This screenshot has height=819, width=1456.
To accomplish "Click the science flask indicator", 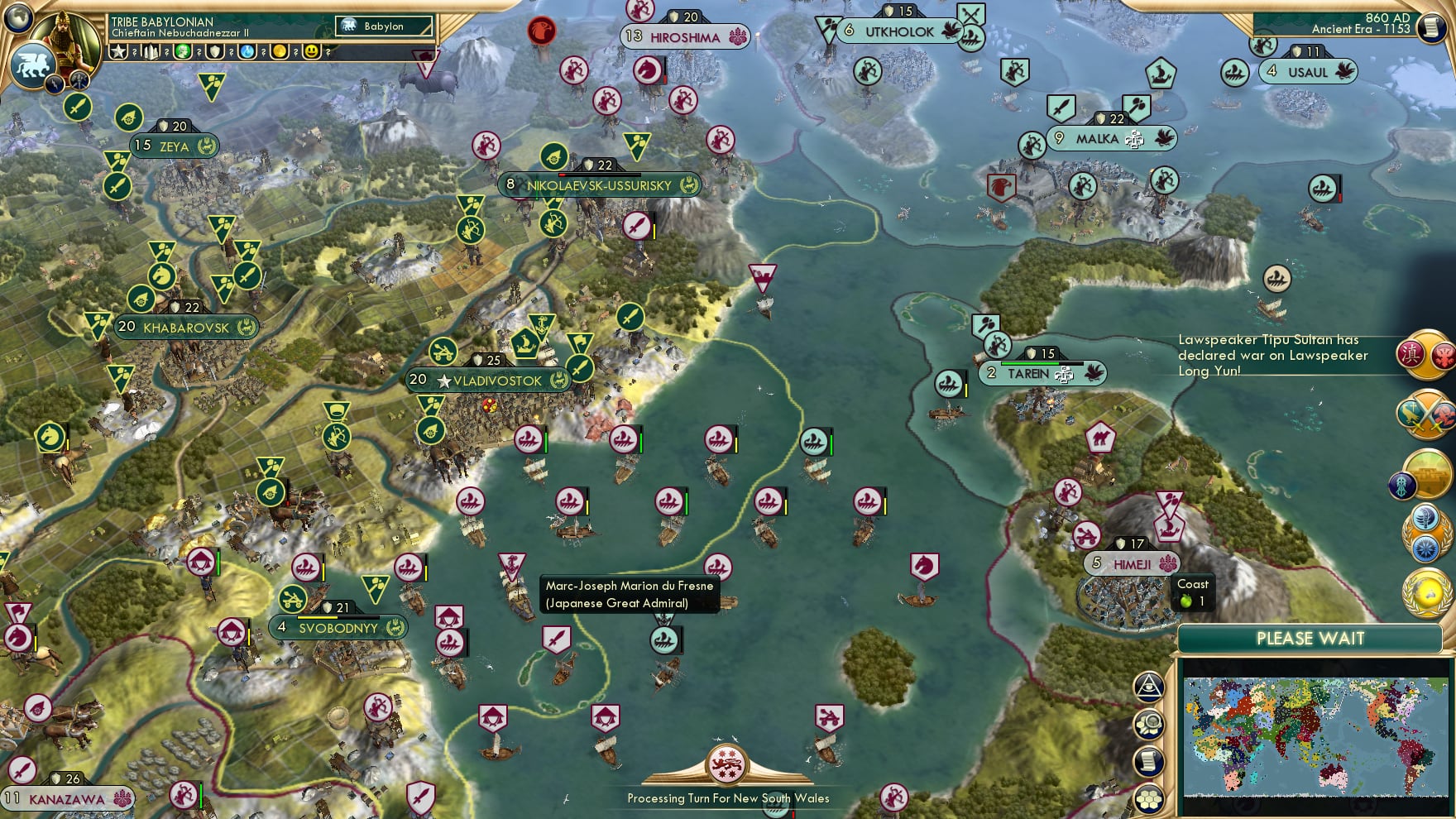I will tap(248, 51).
